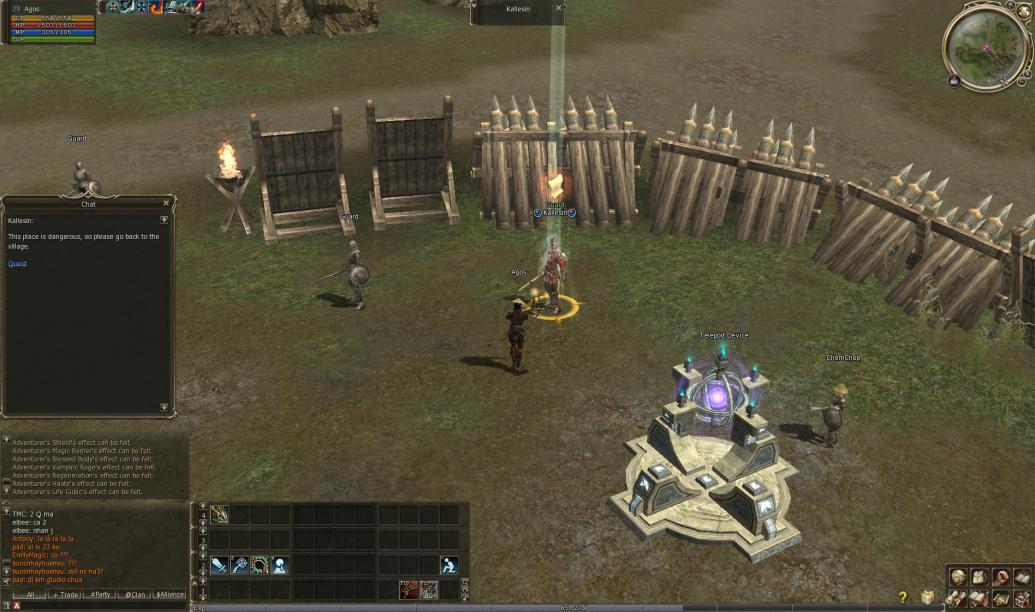Switch to the Clan chat tab
Viewport: 1035px width, 612px height.
point(135,594)
